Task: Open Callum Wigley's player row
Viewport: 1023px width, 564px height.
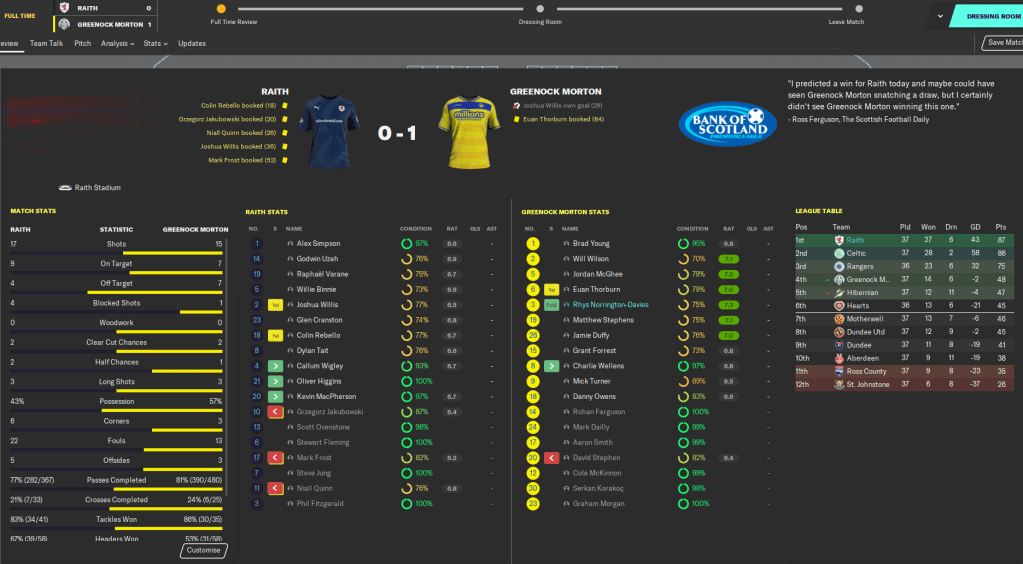Action: 320,366
